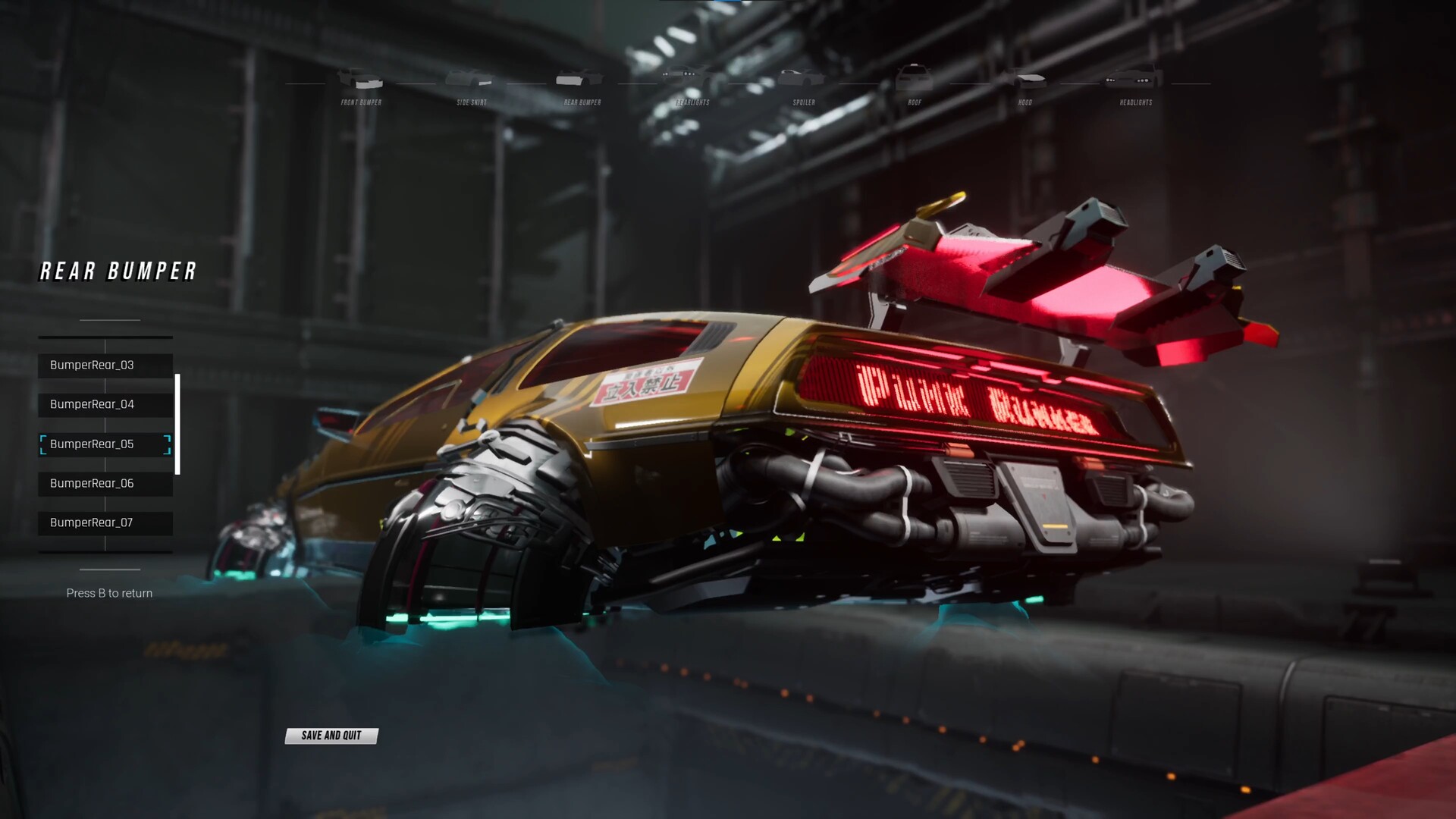Select the BumperRear_06 variant
This screenshot has height=819, width=1456.
(105, 483)
